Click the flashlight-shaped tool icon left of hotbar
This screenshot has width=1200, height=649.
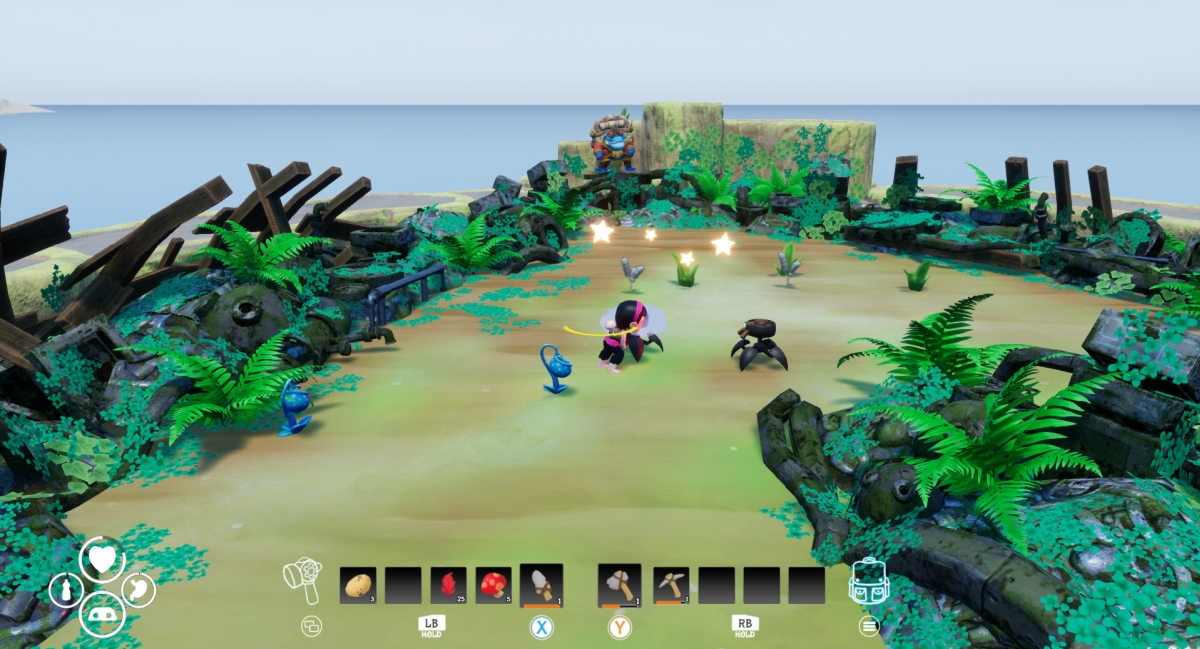[x=303, y=581]
